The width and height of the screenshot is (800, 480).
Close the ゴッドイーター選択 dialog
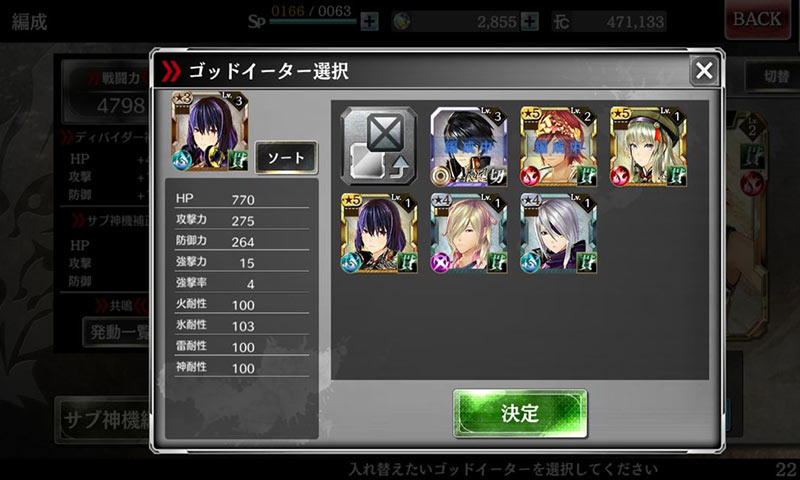704,70
